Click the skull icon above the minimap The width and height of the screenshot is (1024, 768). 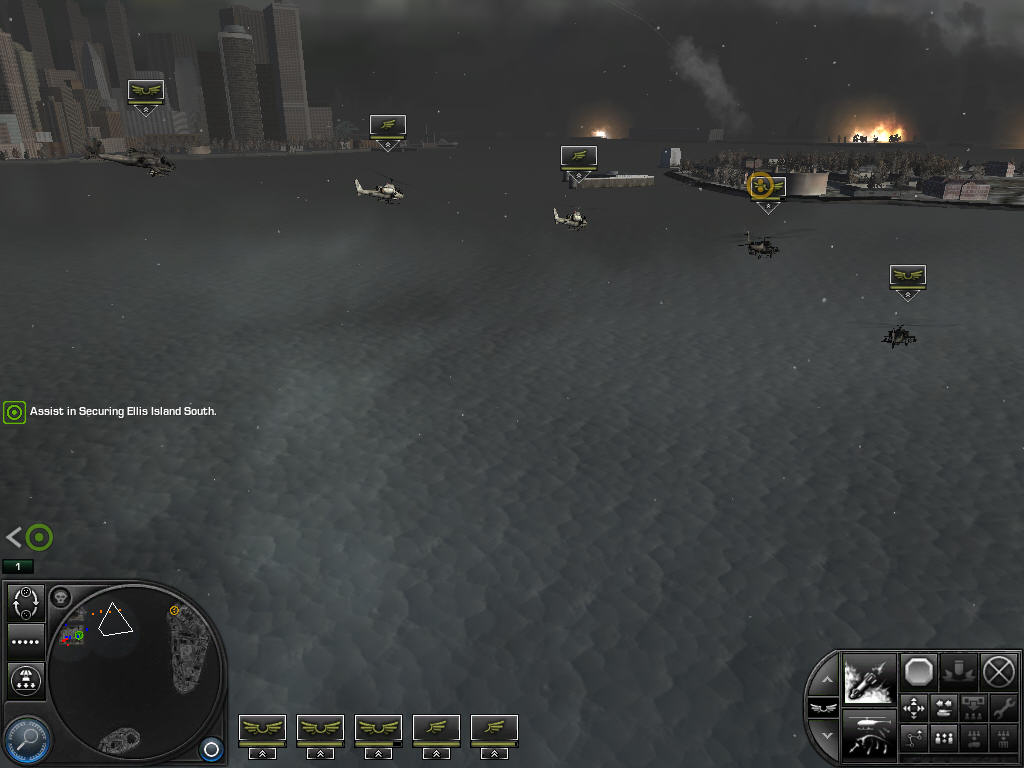pyautogui.click(x=60, y=597)
